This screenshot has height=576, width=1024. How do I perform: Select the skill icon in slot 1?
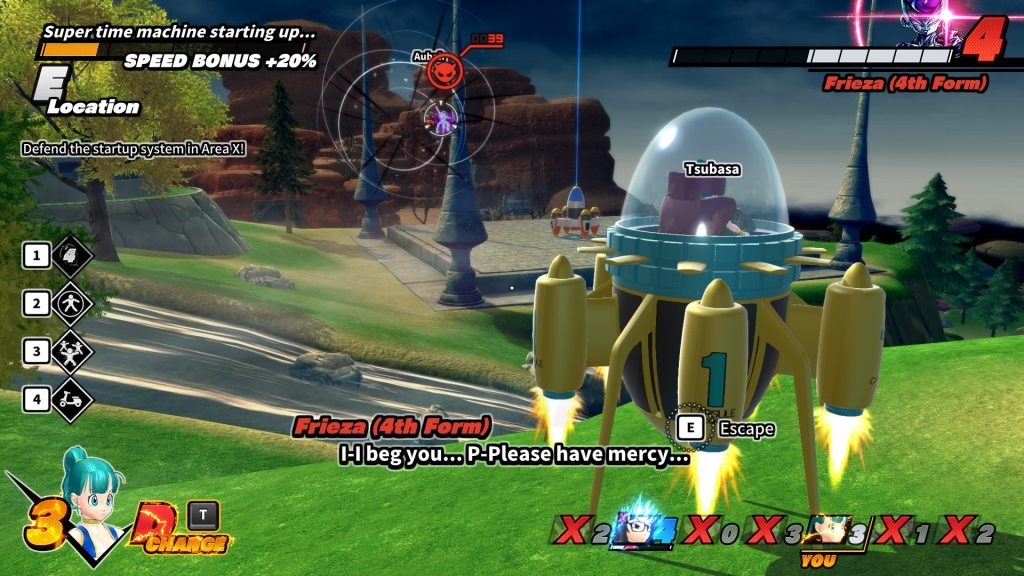click(x=71, y=255)
